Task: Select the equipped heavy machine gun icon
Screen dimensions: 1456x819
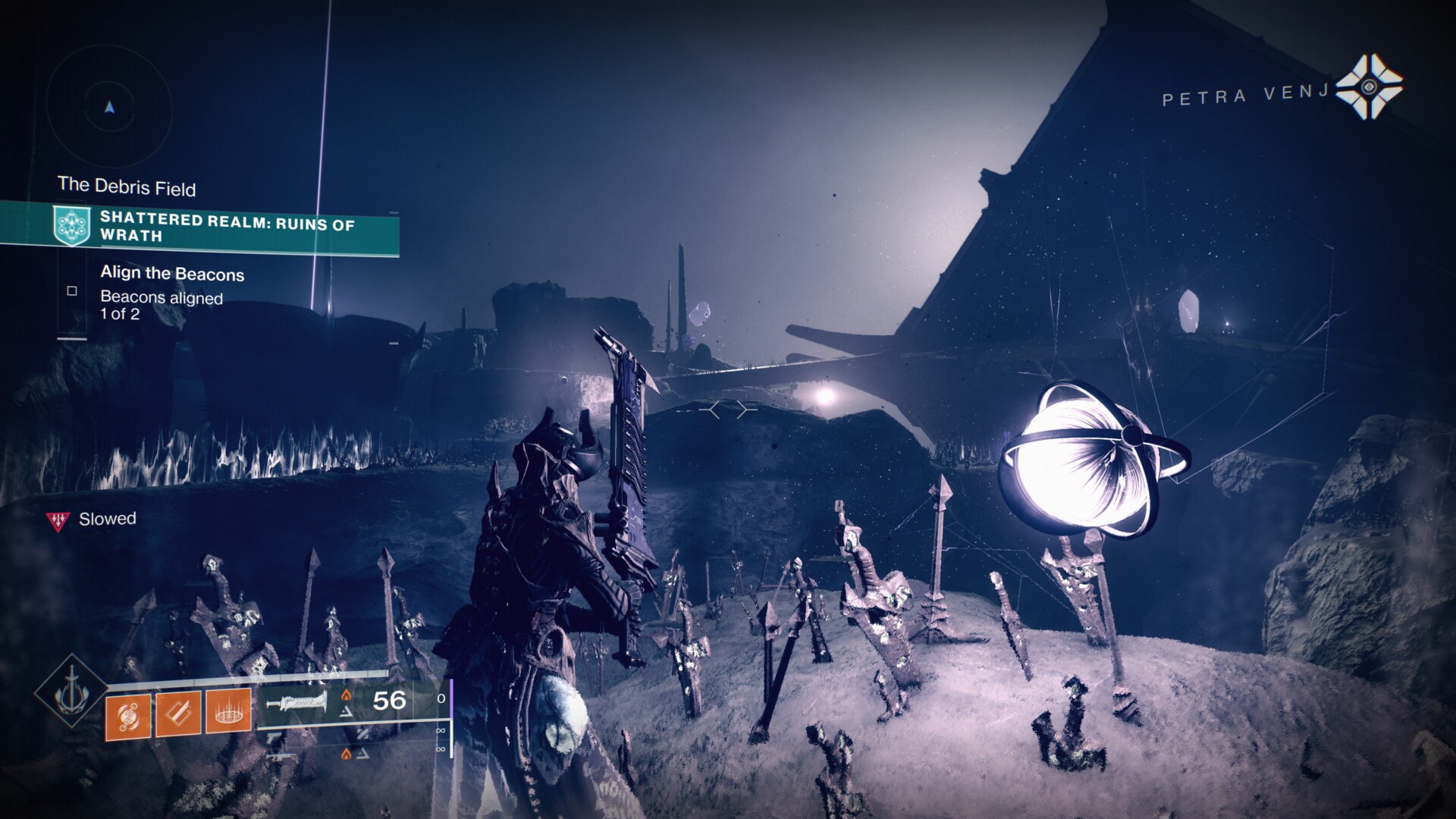Action: (297, 701)
